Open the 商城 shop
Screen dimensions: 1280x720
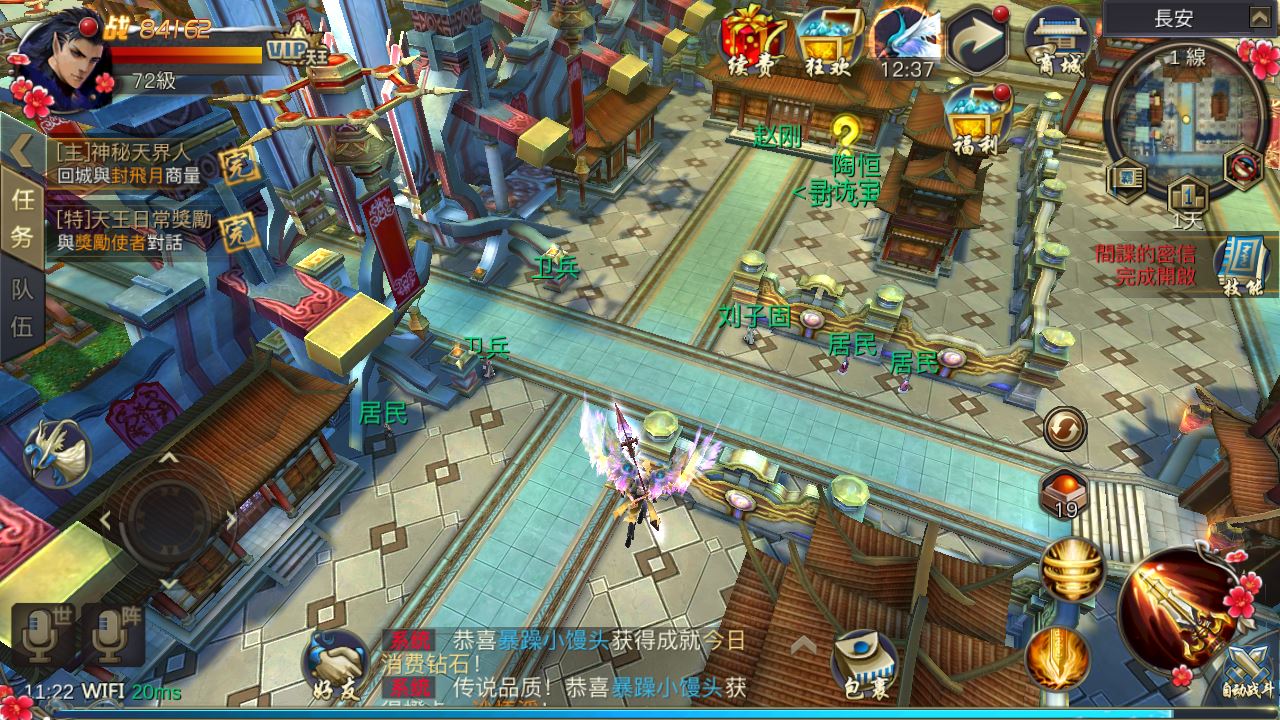[x=1058, y=40]
